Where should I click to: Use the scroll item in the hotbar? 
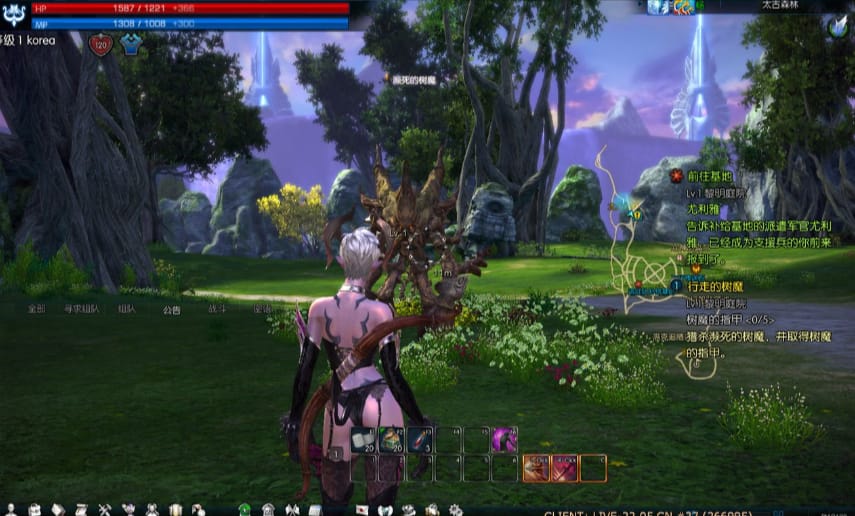[x=364, y=439]
